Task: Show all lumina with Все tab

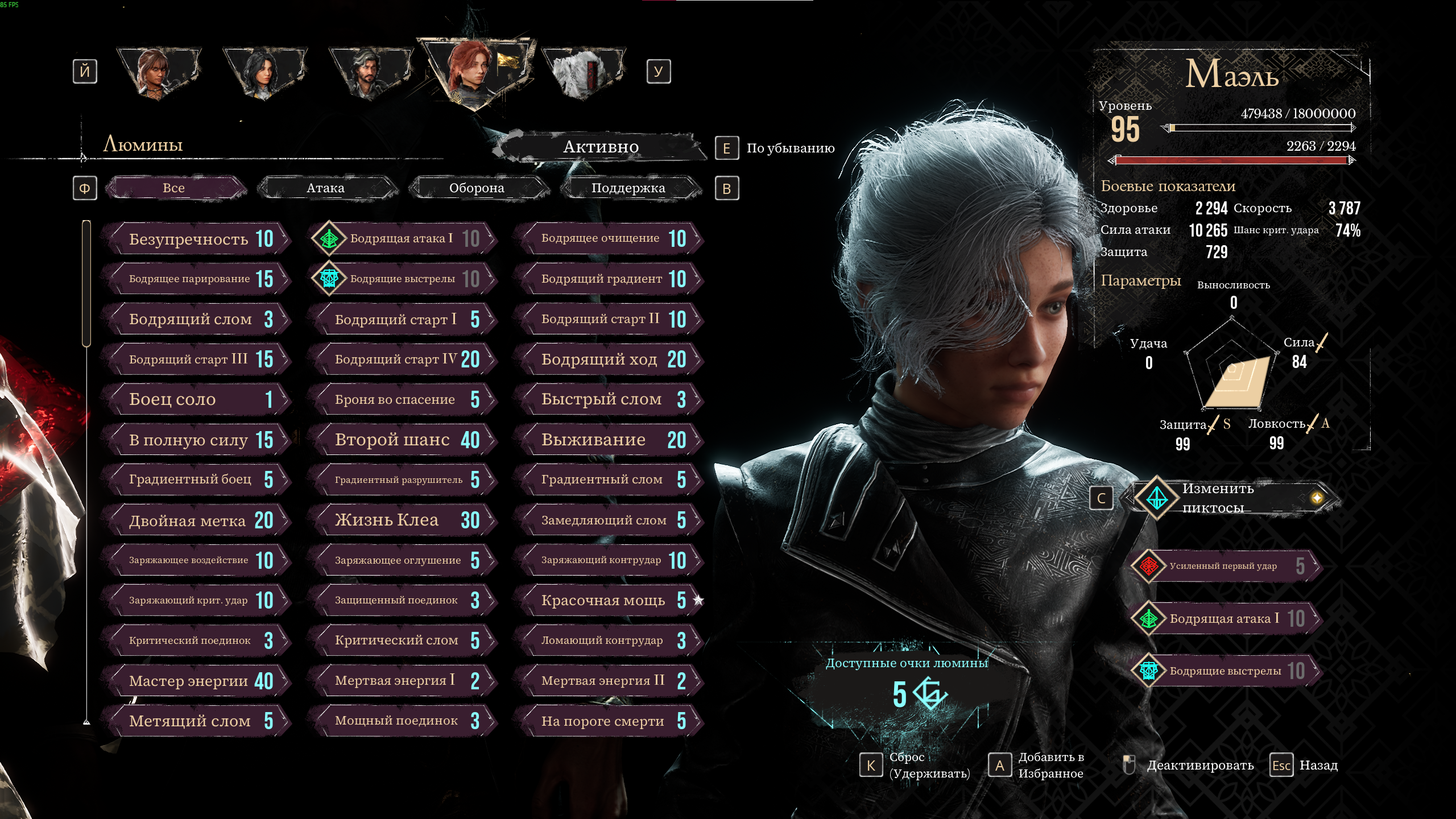Action: (x=174, y=188)
